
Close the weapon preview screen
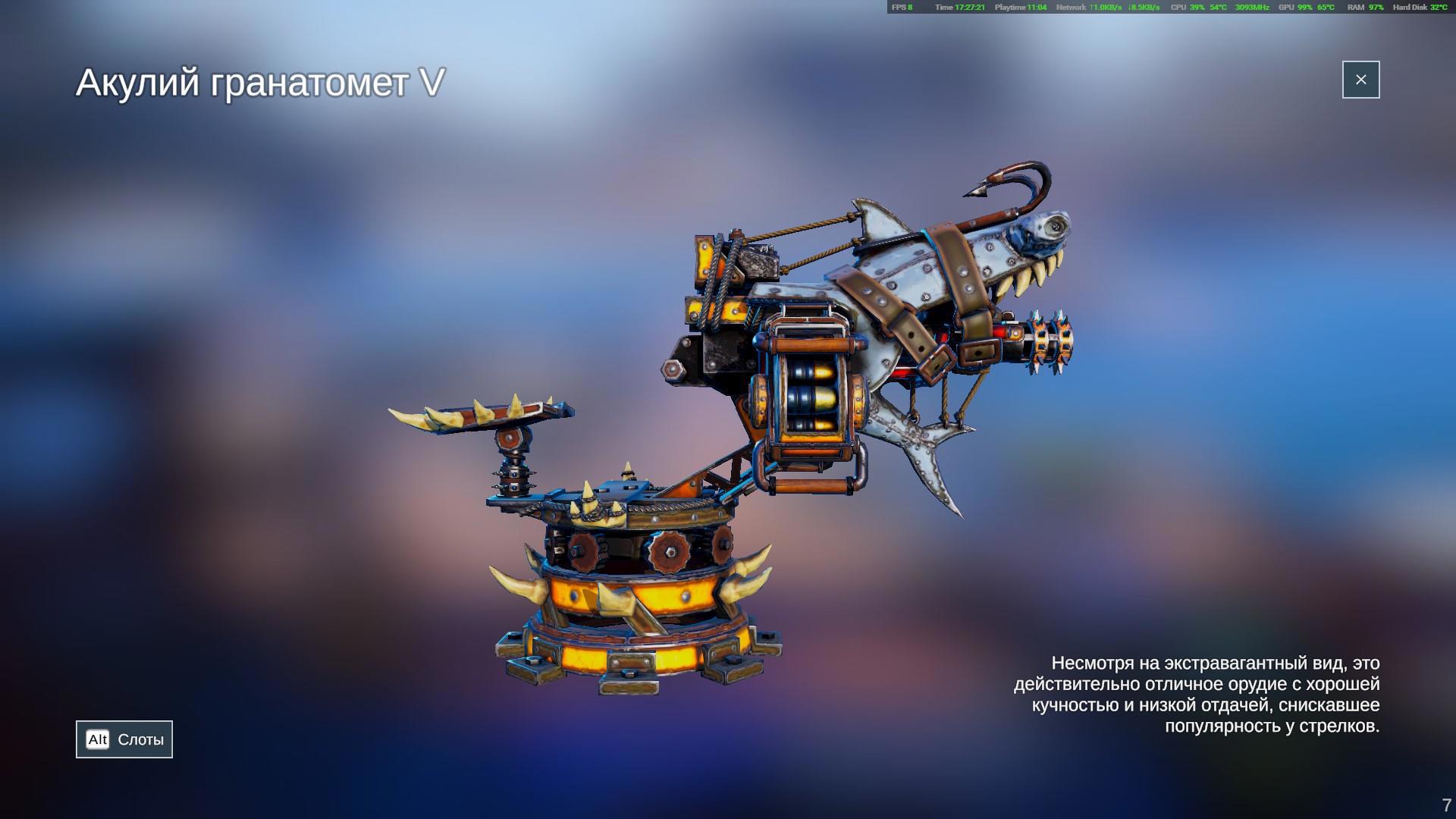(1360, 80)
